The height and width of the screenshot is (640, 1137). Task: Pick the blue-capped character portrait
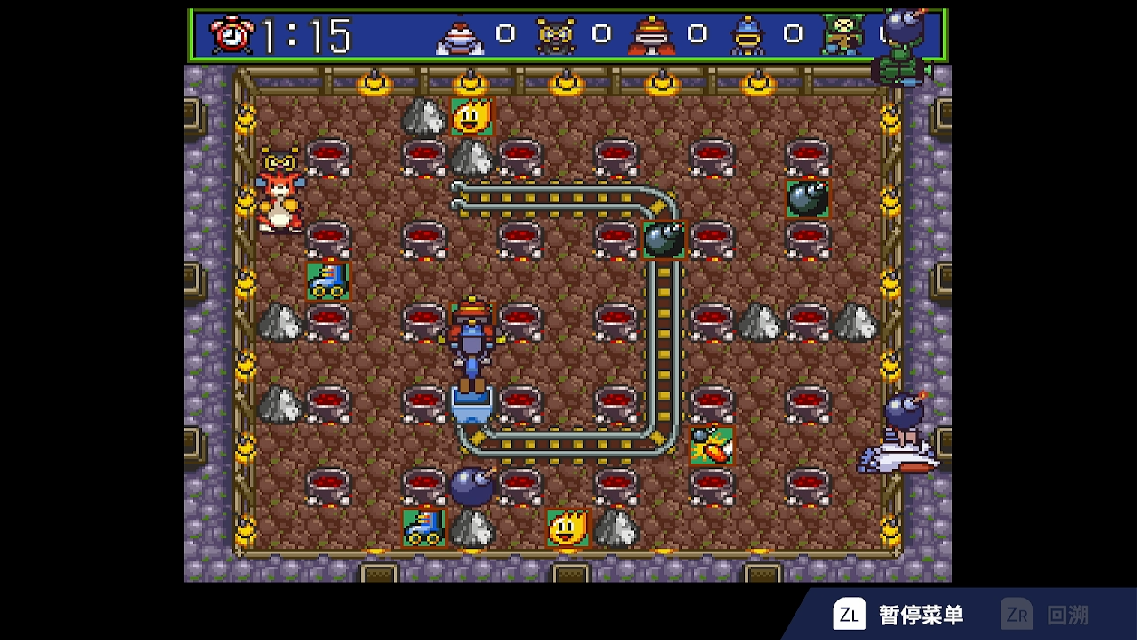(747, 37)
